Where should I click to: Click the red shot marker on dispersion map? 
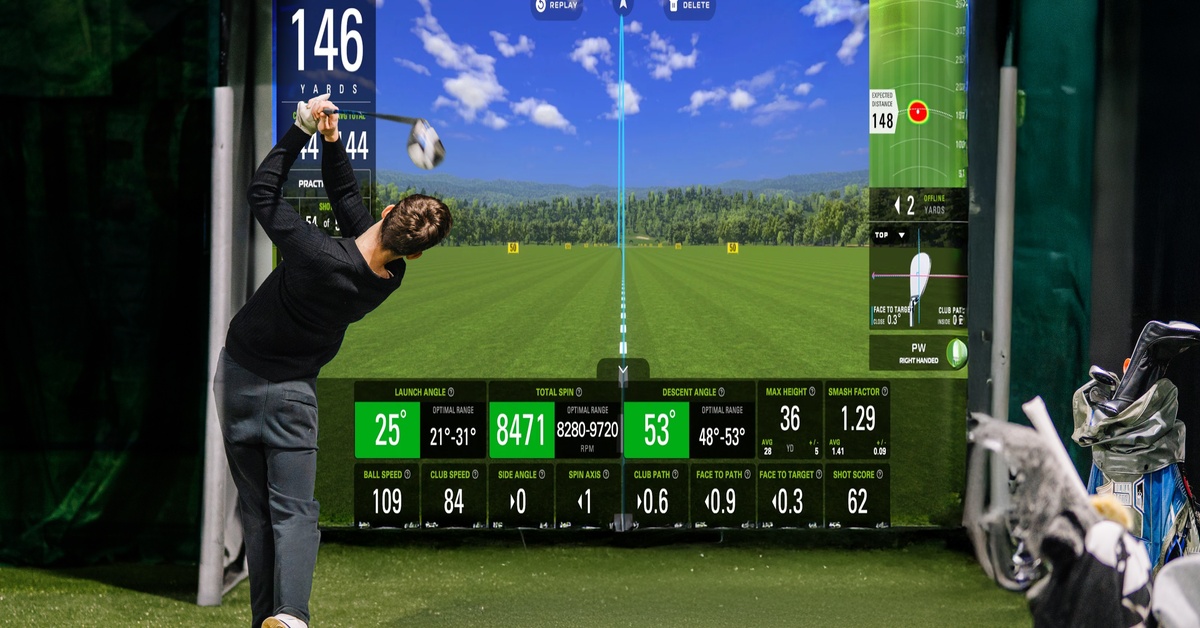tap(917, 112)
